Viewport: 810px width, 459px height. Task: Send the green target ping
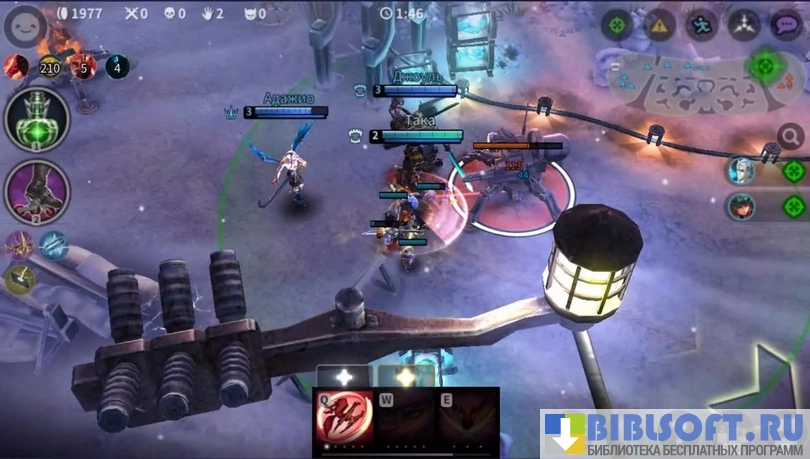pyautogui.click(x=616, y=24)
